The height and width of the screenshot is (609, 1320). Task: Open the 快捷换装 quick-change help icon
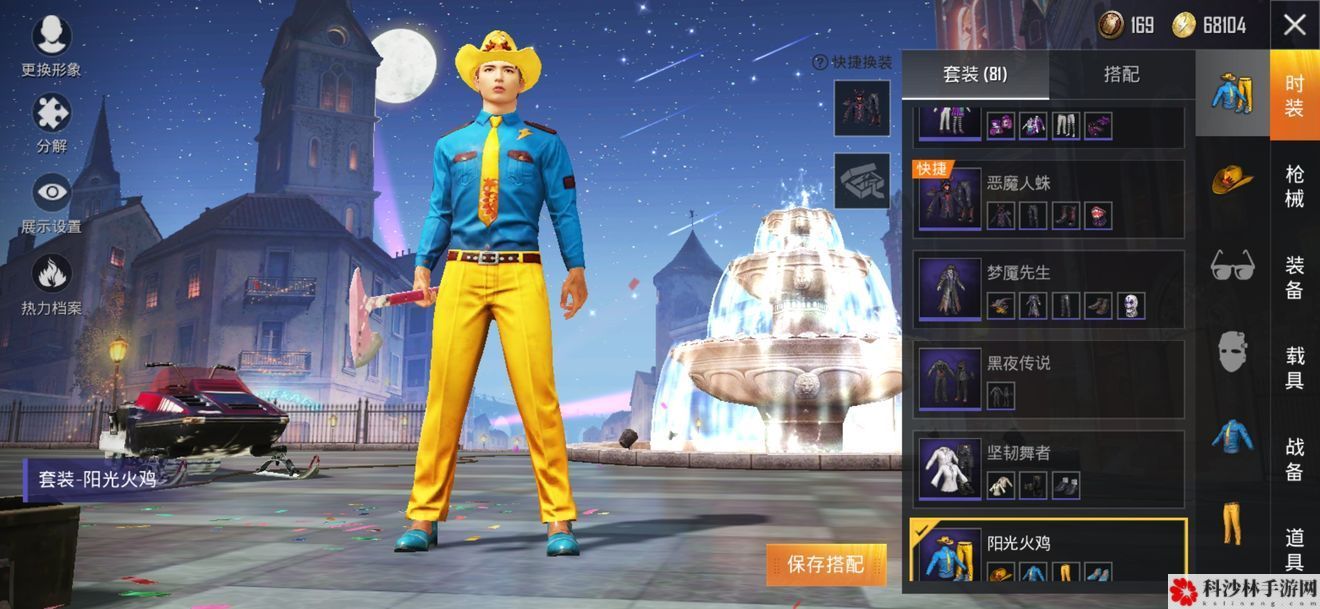coord(820,62)
